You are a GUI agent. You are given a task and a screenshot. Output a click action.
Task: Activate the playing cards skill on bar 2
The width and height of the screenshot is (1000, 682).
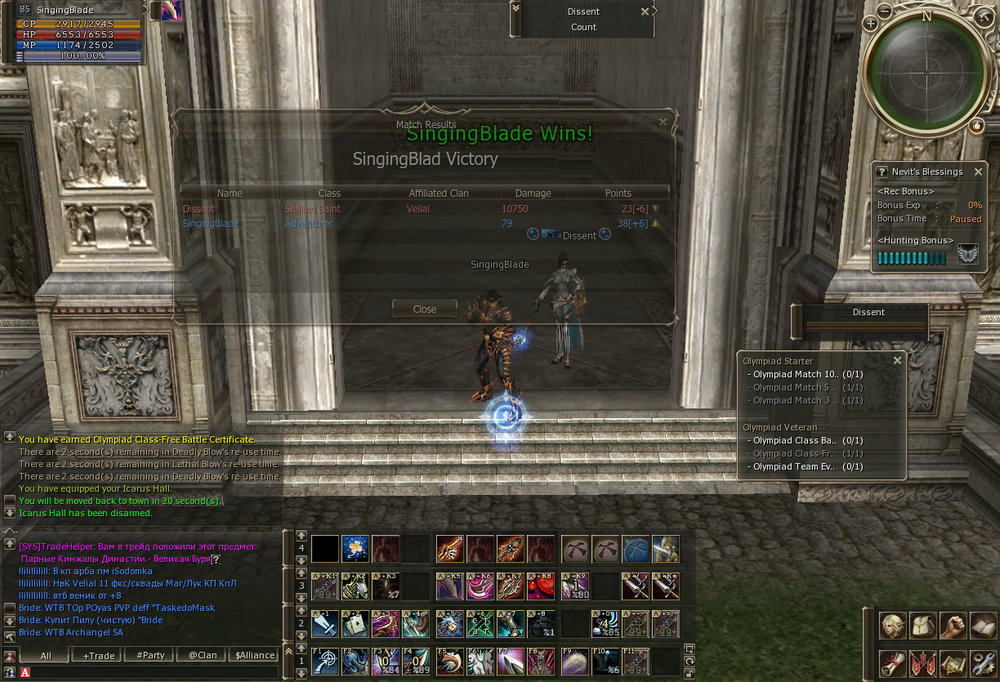coord(356,623)
